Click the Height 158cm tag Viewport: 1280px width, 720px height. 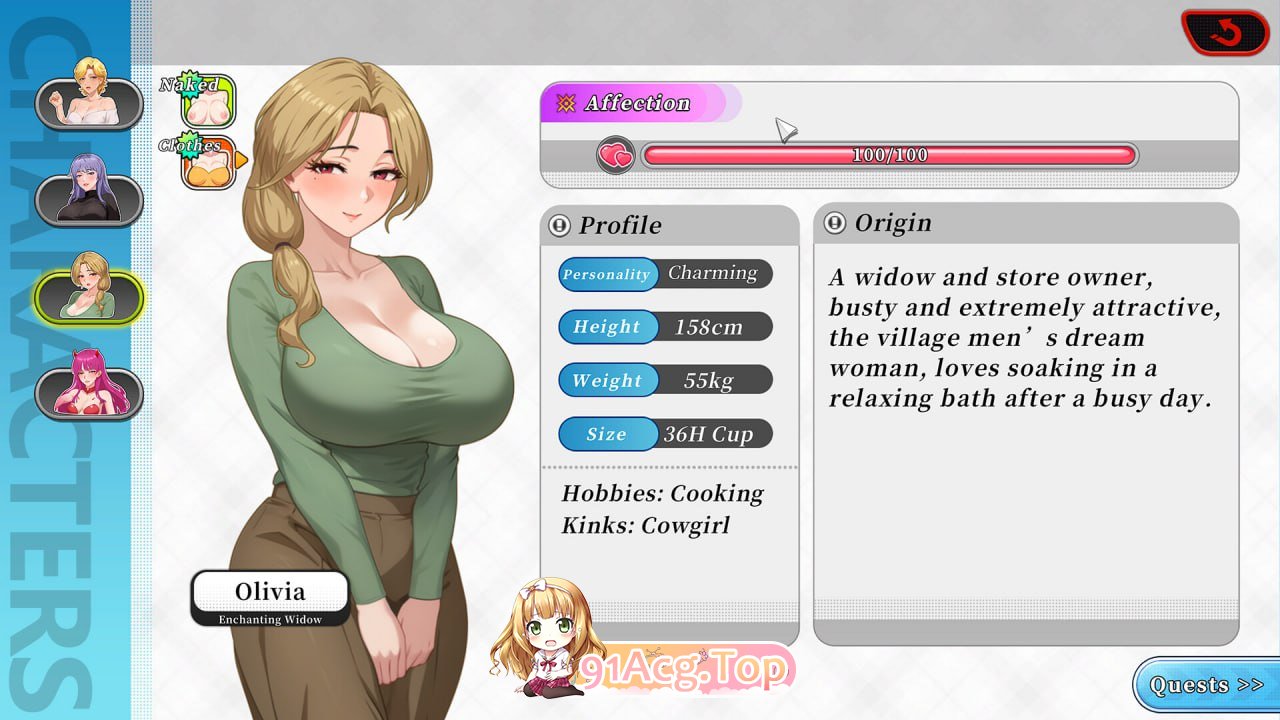coord(665,327)
